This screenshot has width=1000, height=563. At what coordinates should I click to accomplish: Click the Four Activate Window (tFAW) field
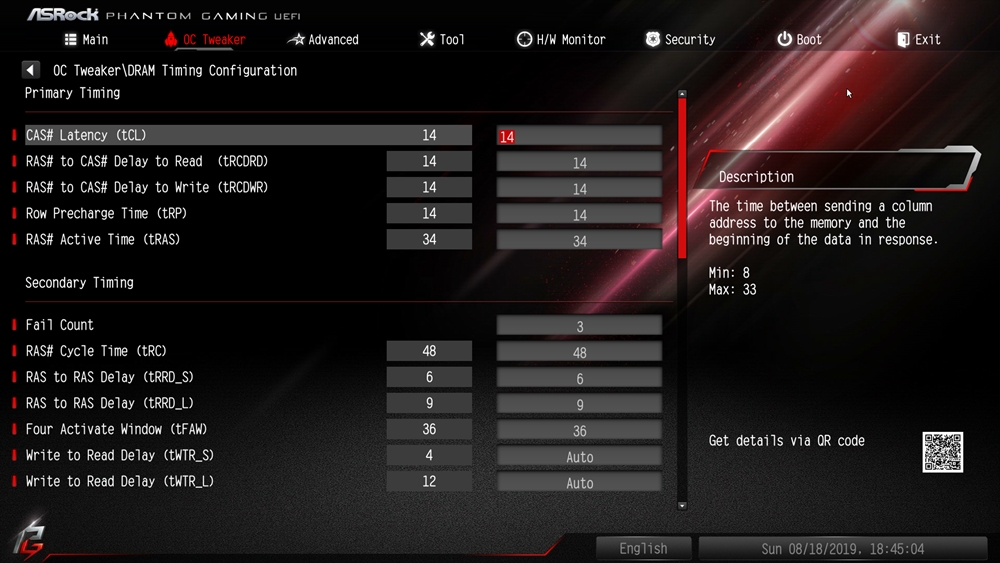tap(579, 430)
